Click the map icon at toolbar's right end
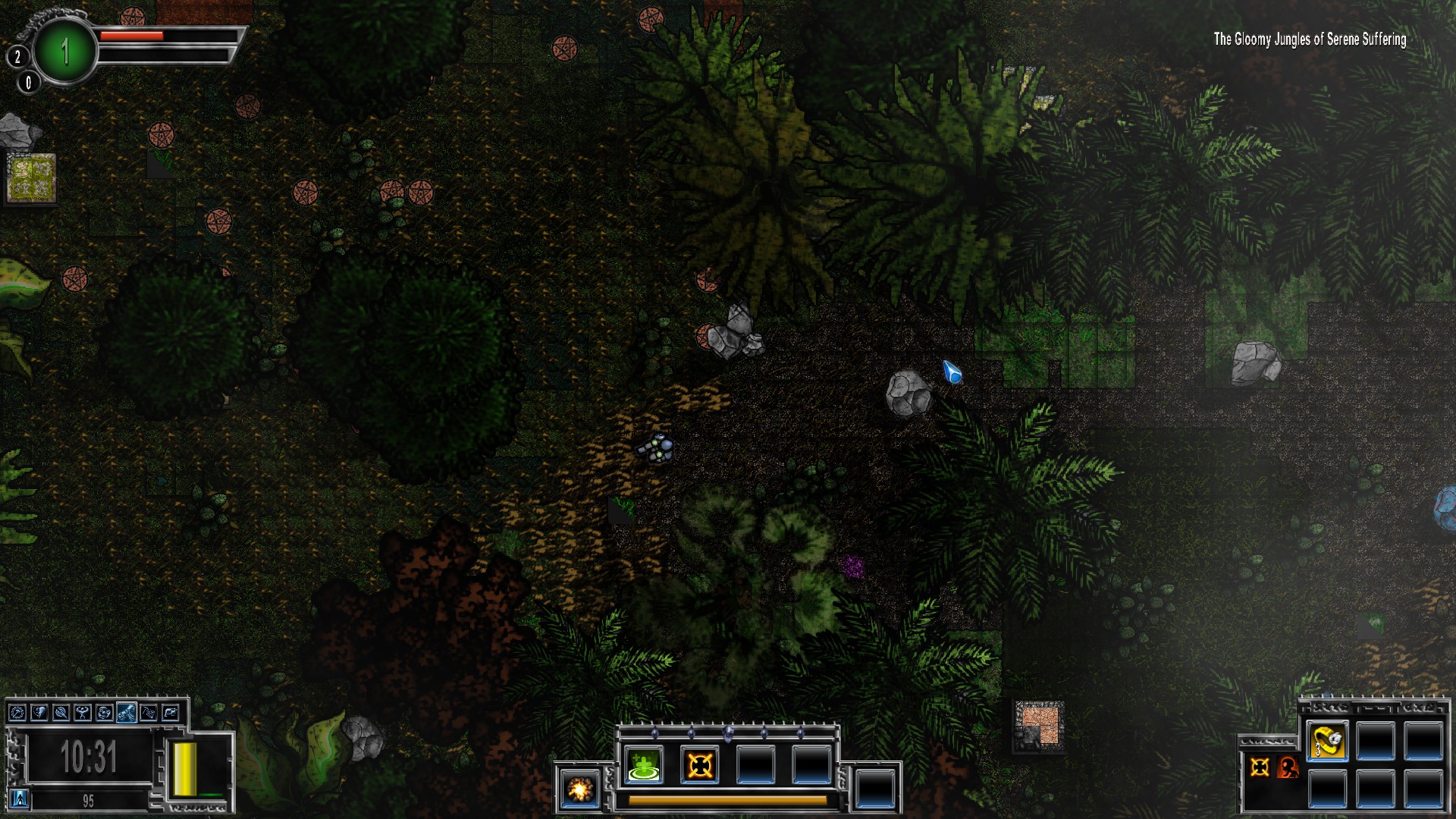 [170, 714]
